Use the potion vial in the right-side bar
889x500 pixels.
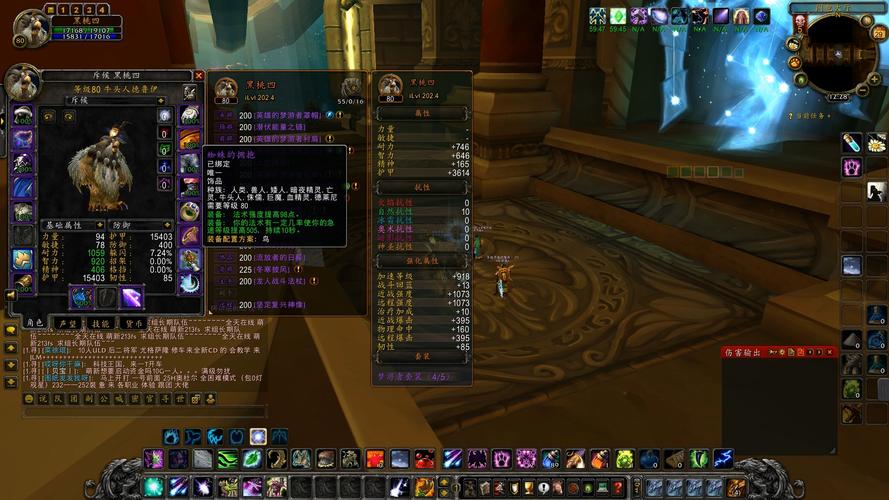851,143
